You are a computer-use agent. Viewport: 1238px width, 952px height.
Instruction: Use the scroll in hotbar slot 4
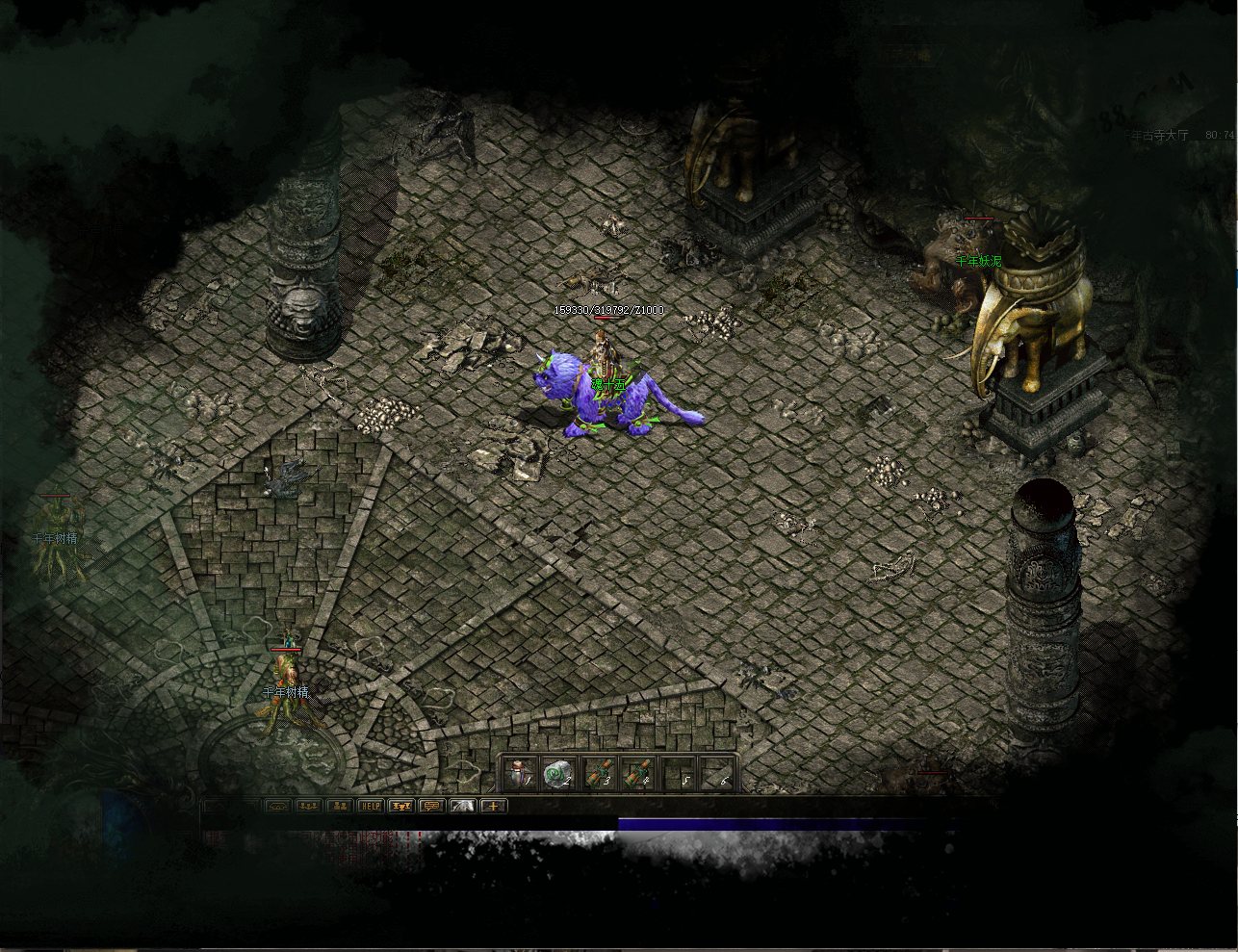[638, 773]
